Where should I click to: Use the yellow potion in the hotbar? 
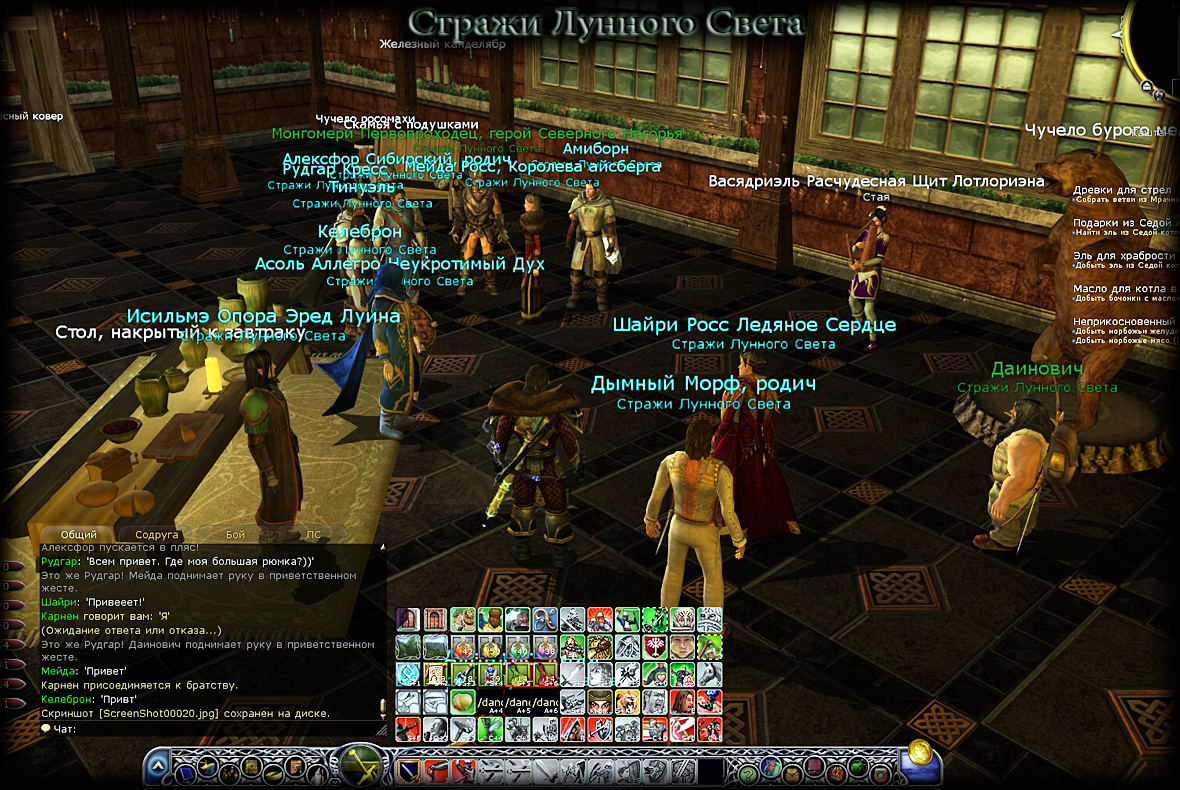[490, 646]
